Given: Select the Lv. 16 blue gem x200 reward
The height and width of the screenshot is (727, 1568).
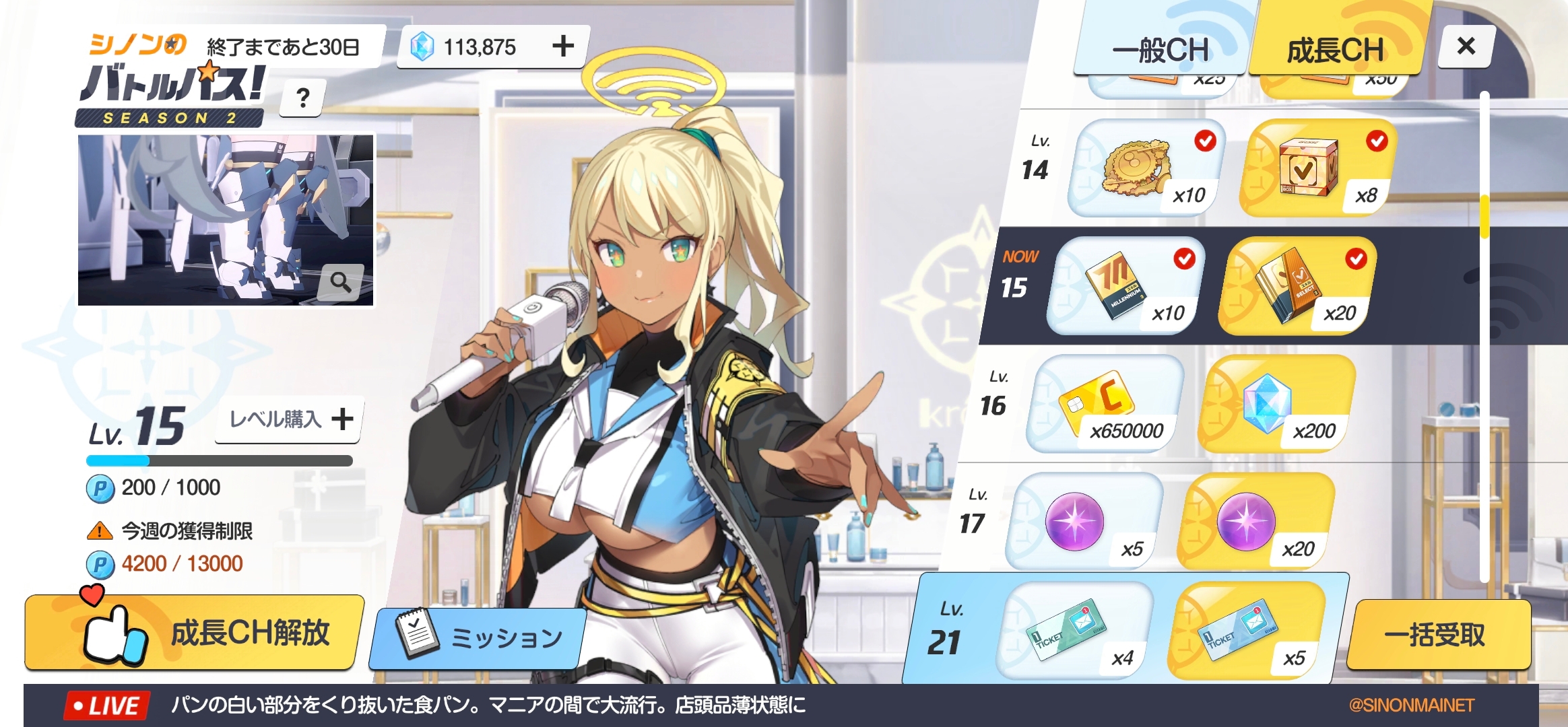Looking at the screenshot, I should click(1276, 404).
